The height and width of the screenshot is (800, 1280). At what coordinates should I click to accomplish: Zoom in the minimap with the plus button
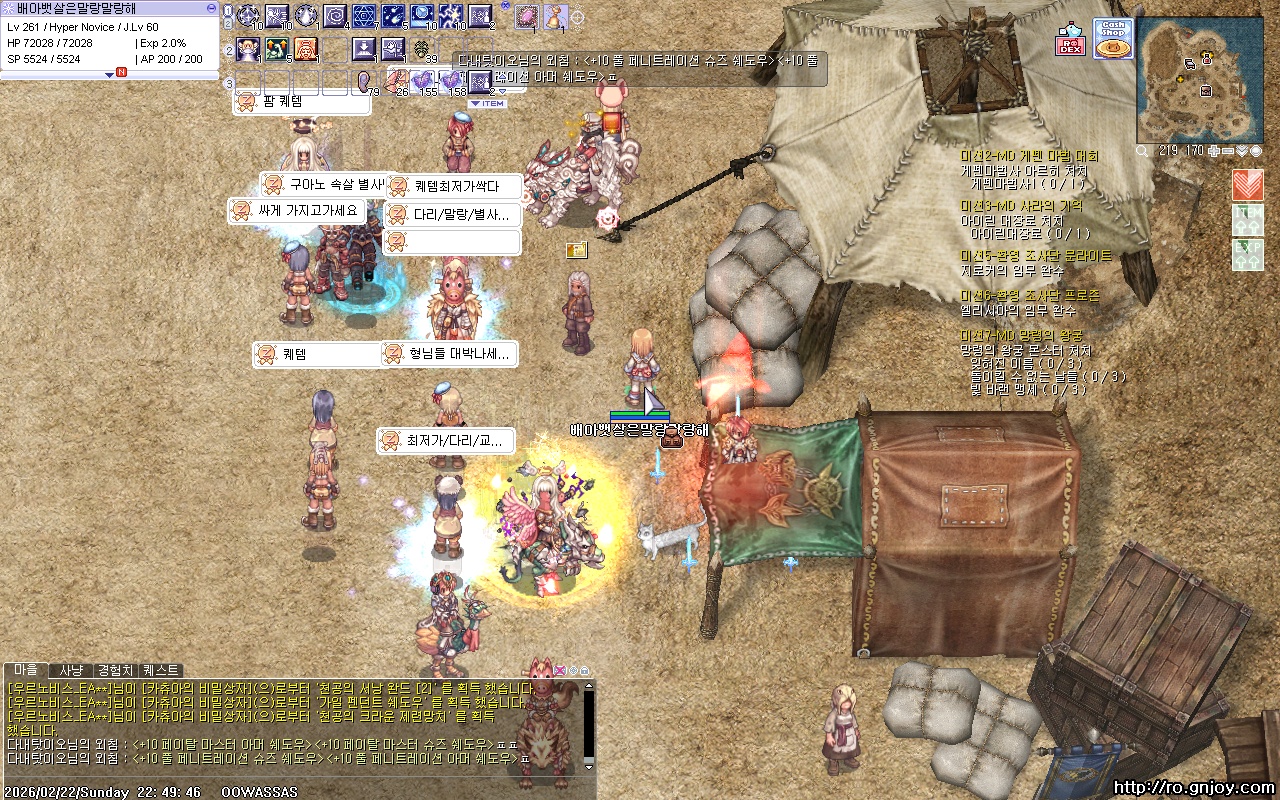coord(1214,151)
